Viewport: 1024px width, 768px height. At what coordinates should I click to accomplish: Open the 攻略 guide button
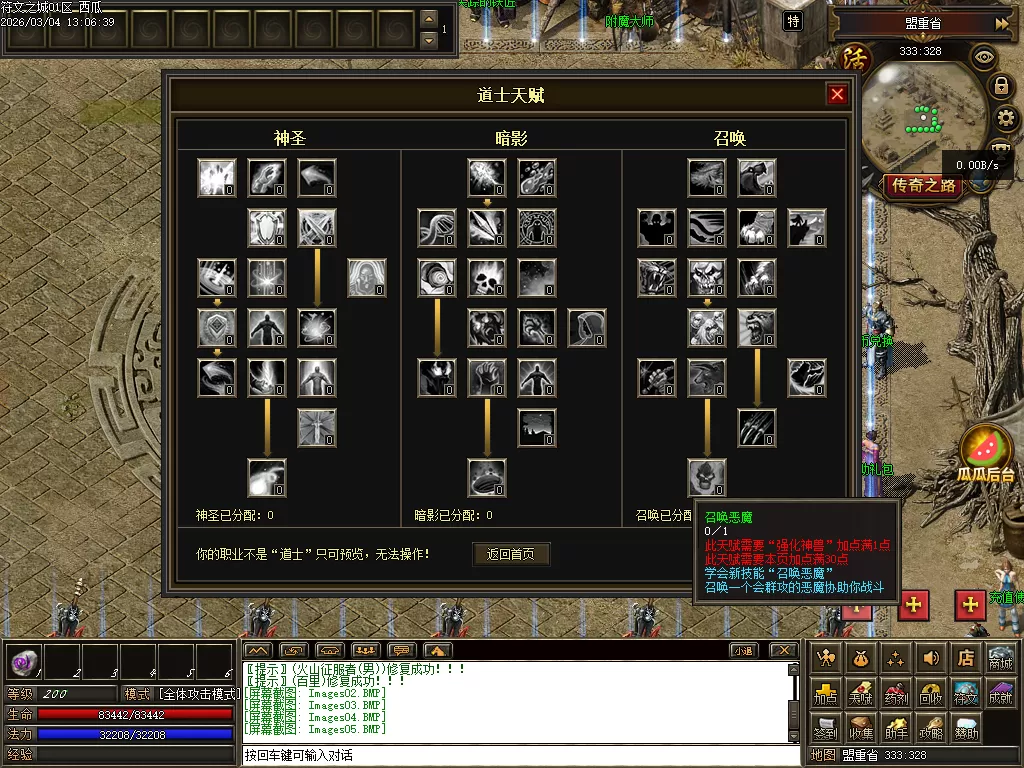pyautogui.click(x=930, y=728)
